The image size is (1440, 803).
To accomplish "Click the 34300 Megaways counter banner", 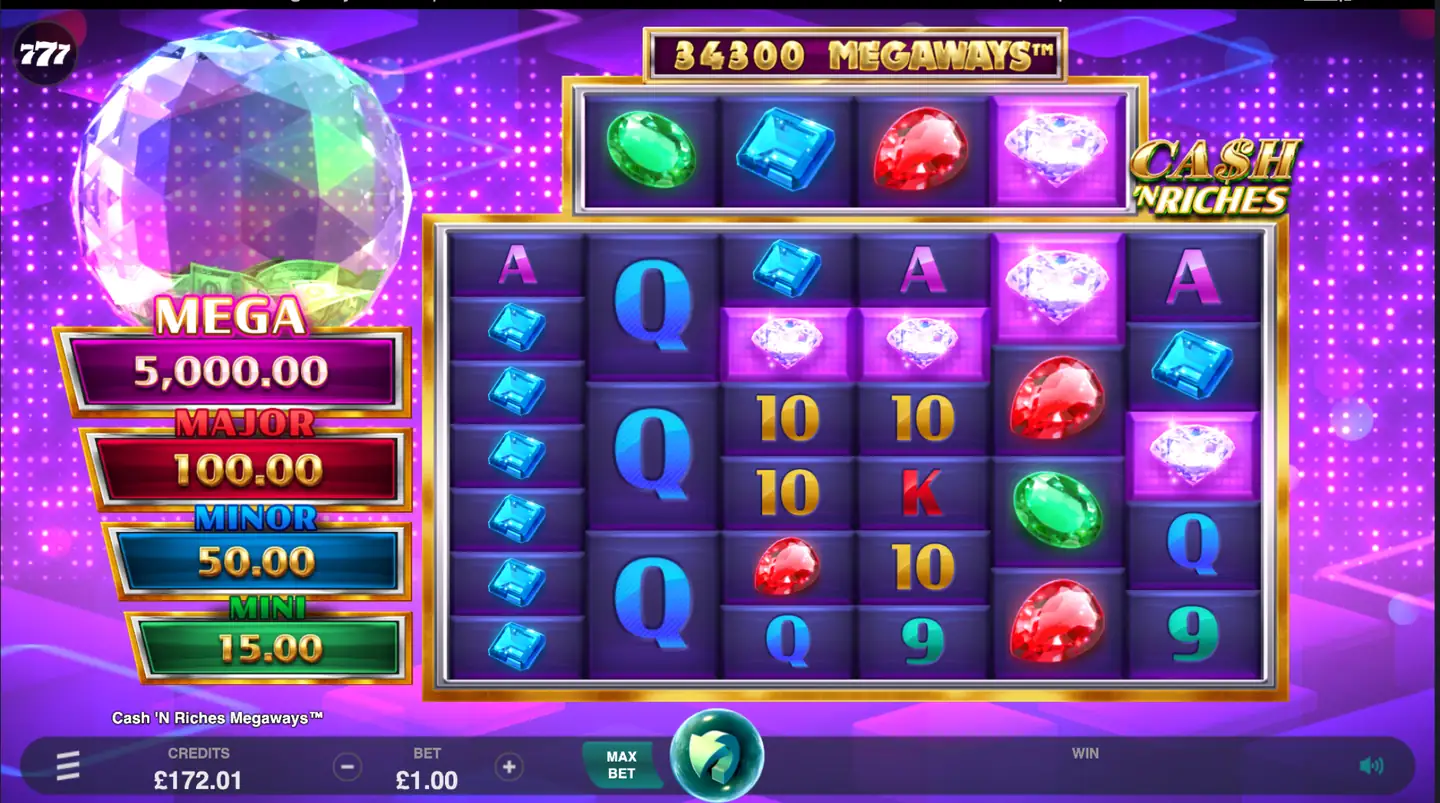I will click(855, 55).
